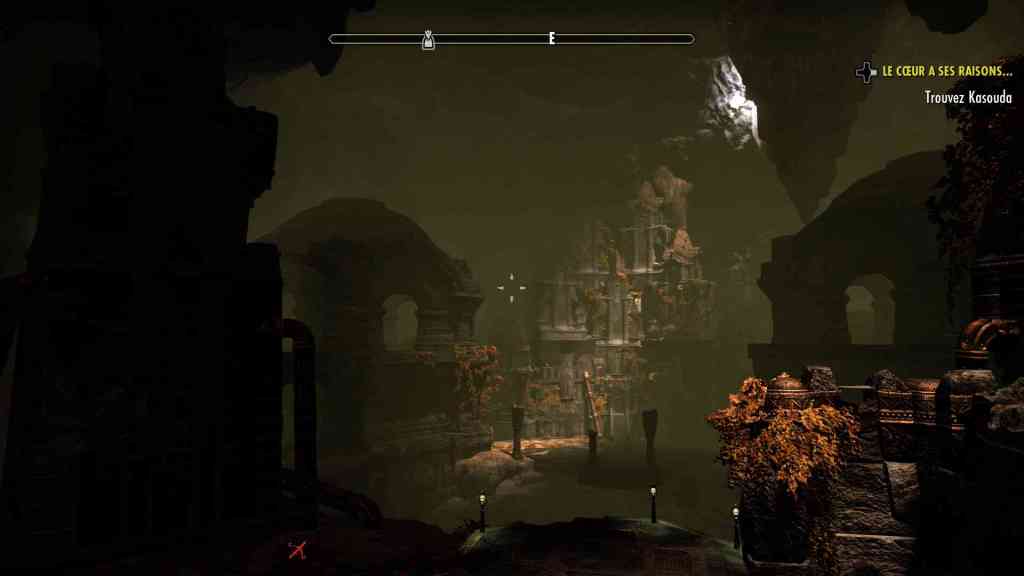The height and width of the screenshot is (576, 1024).
Task: Click the quest emblem beside the quest title
Action: click(x=866, y=72)
